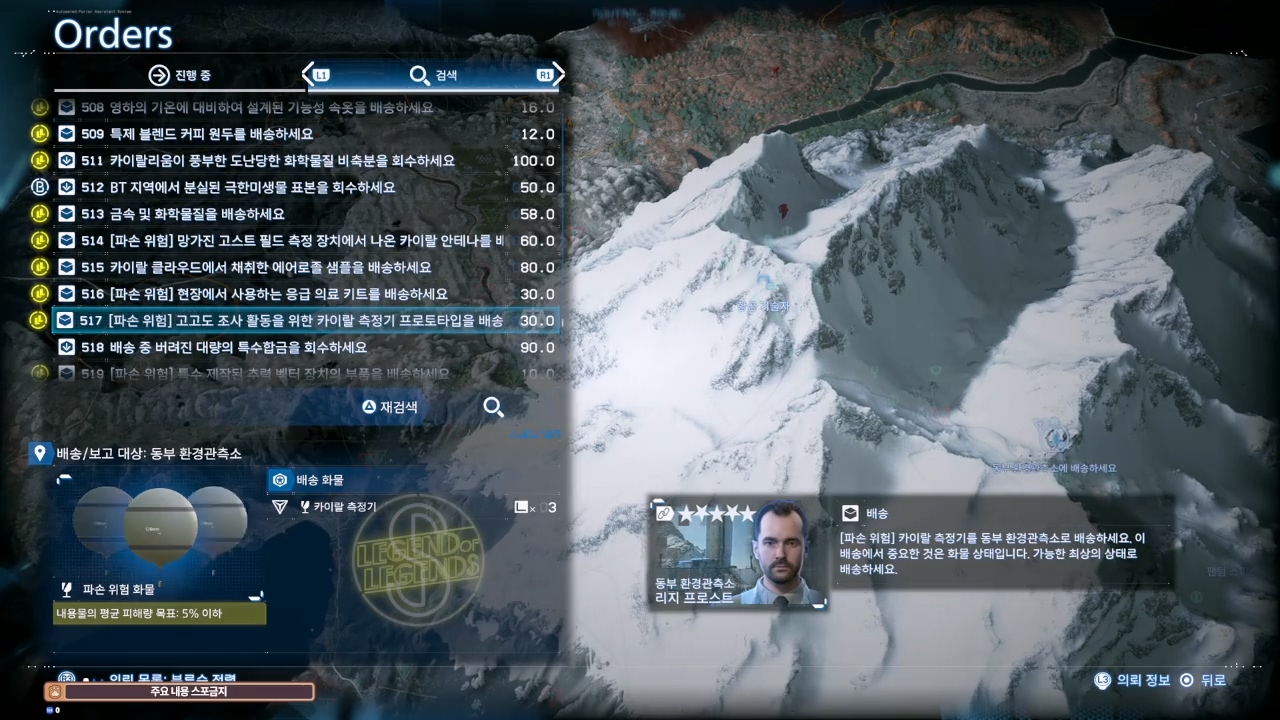
Task: Switch to the 검색 tab
Action: (433, 75)
